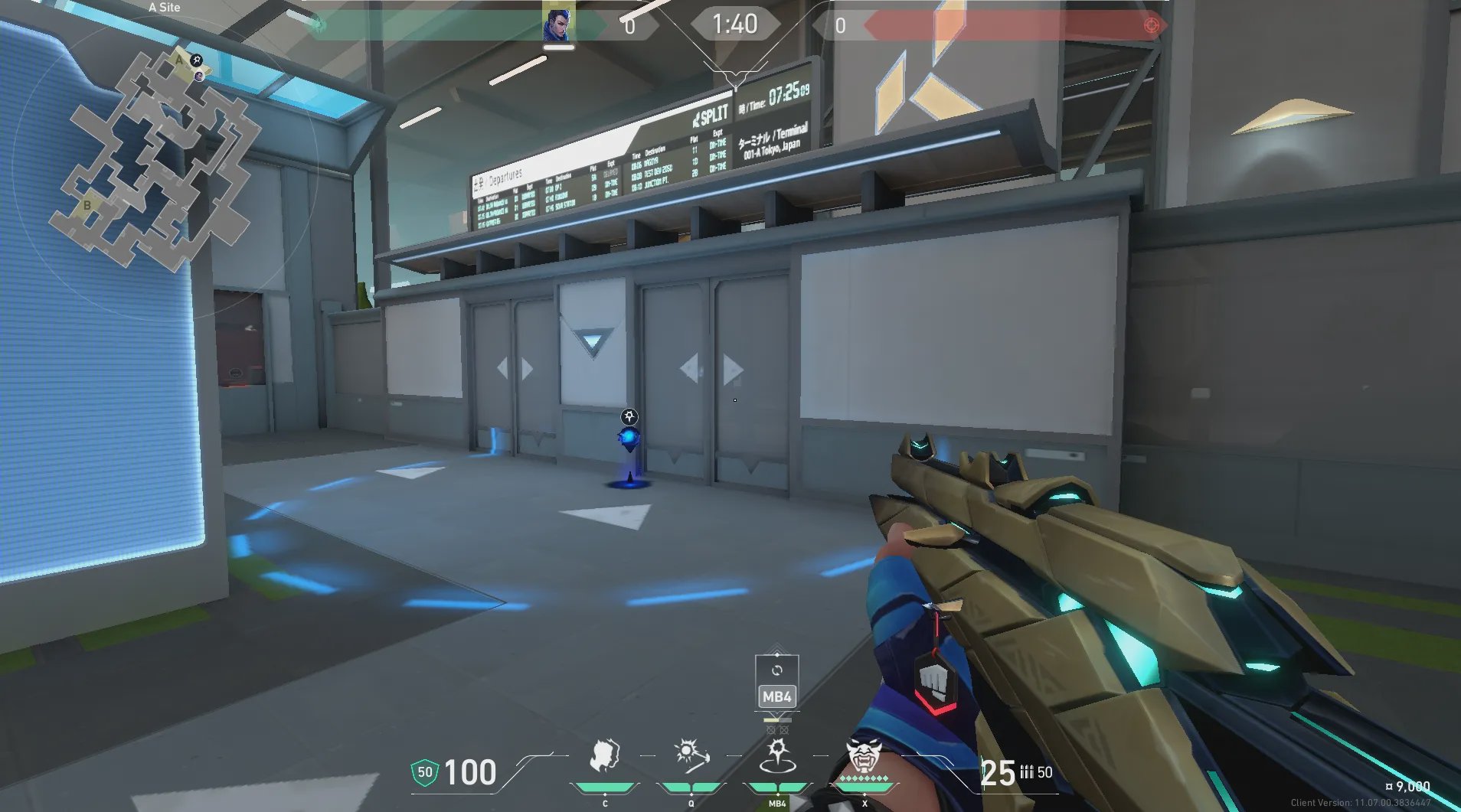Activate the Fakeout decoy ability icon
Screen dimensions: 1461x812
(606, 756)
